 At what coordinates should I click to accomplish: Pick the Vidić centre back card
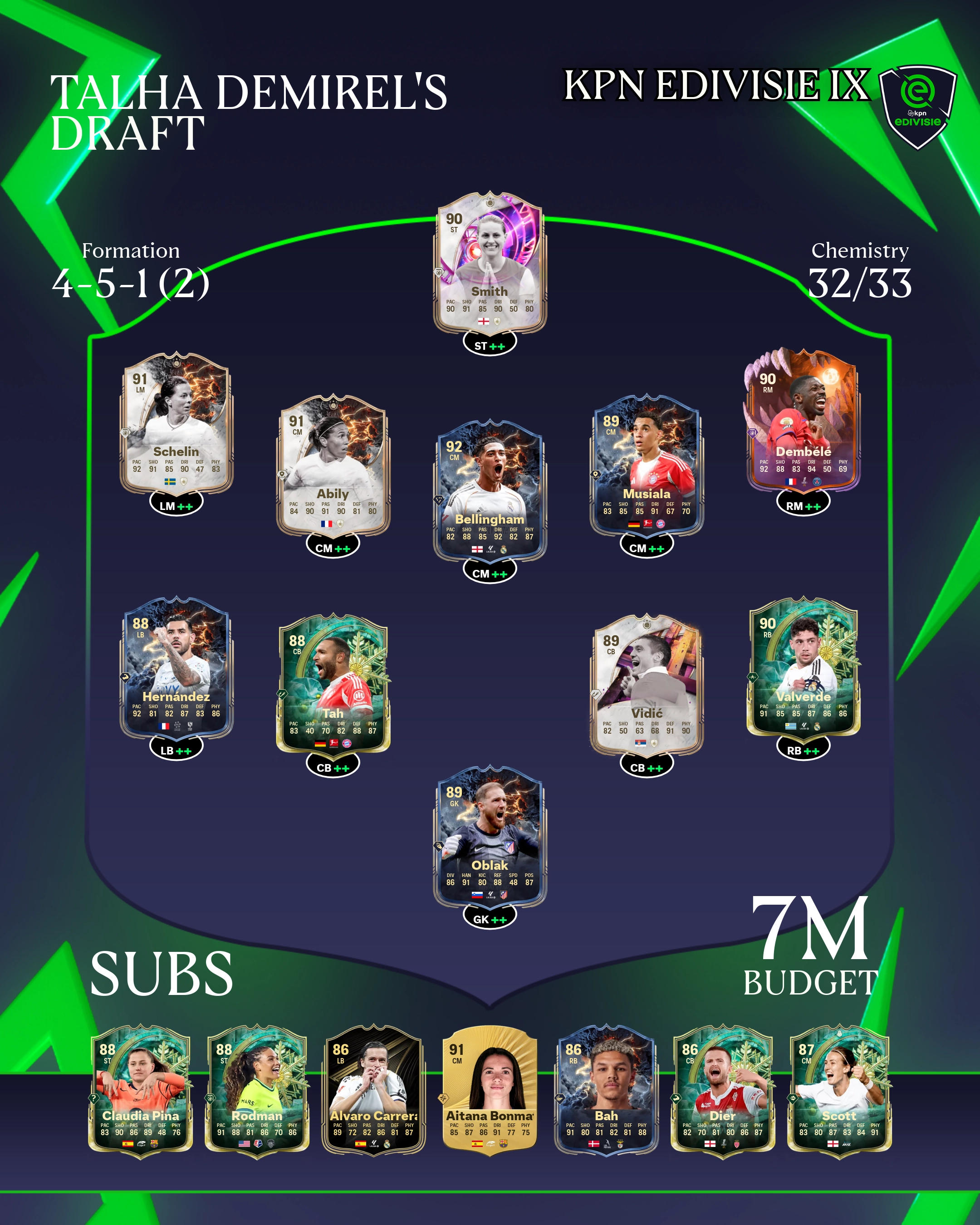[647, 684]
